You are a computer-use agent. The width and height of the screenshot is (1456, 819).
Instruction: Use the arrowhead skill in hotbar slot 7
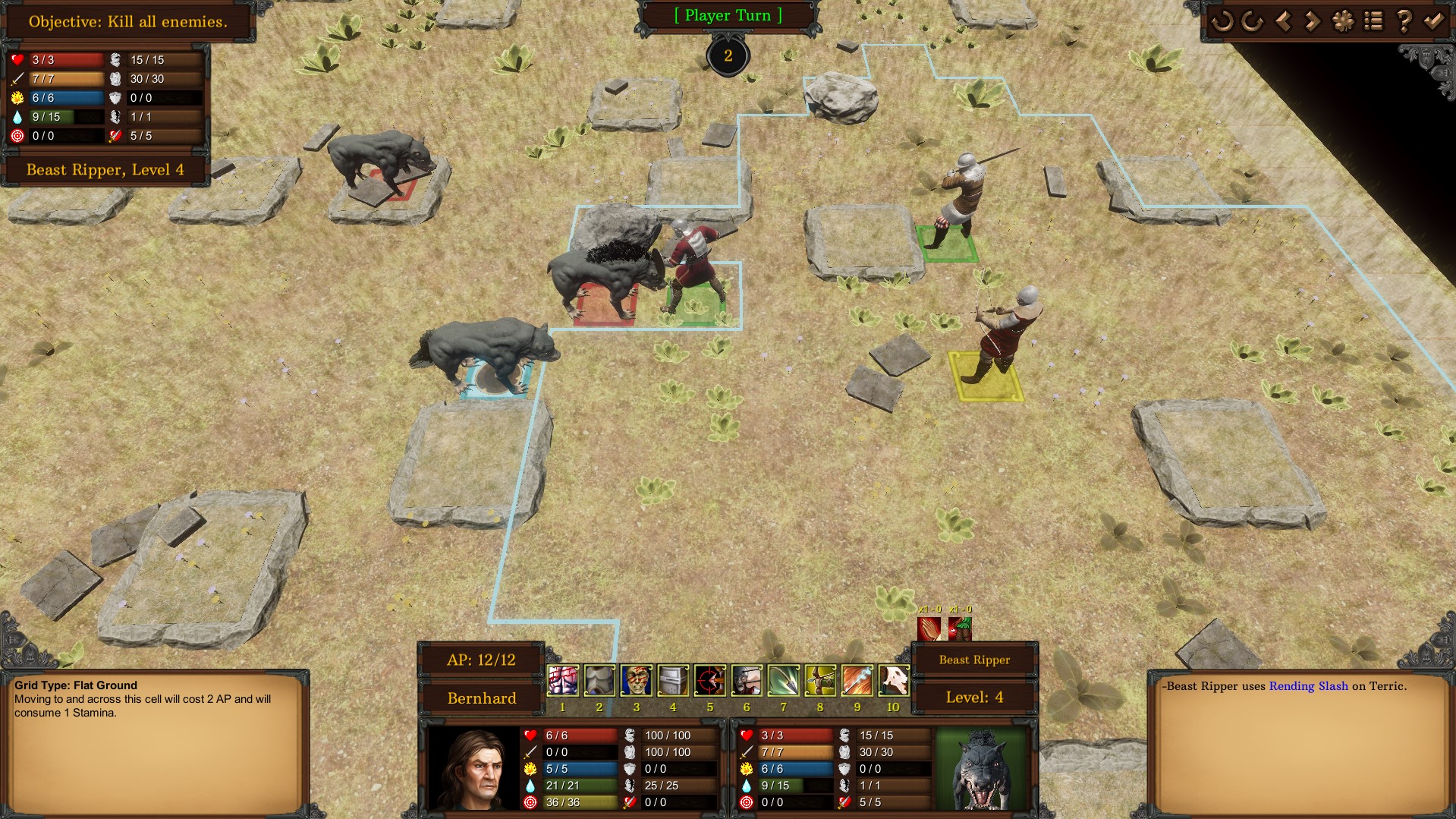pyautogui.click(x=783, y=681)
